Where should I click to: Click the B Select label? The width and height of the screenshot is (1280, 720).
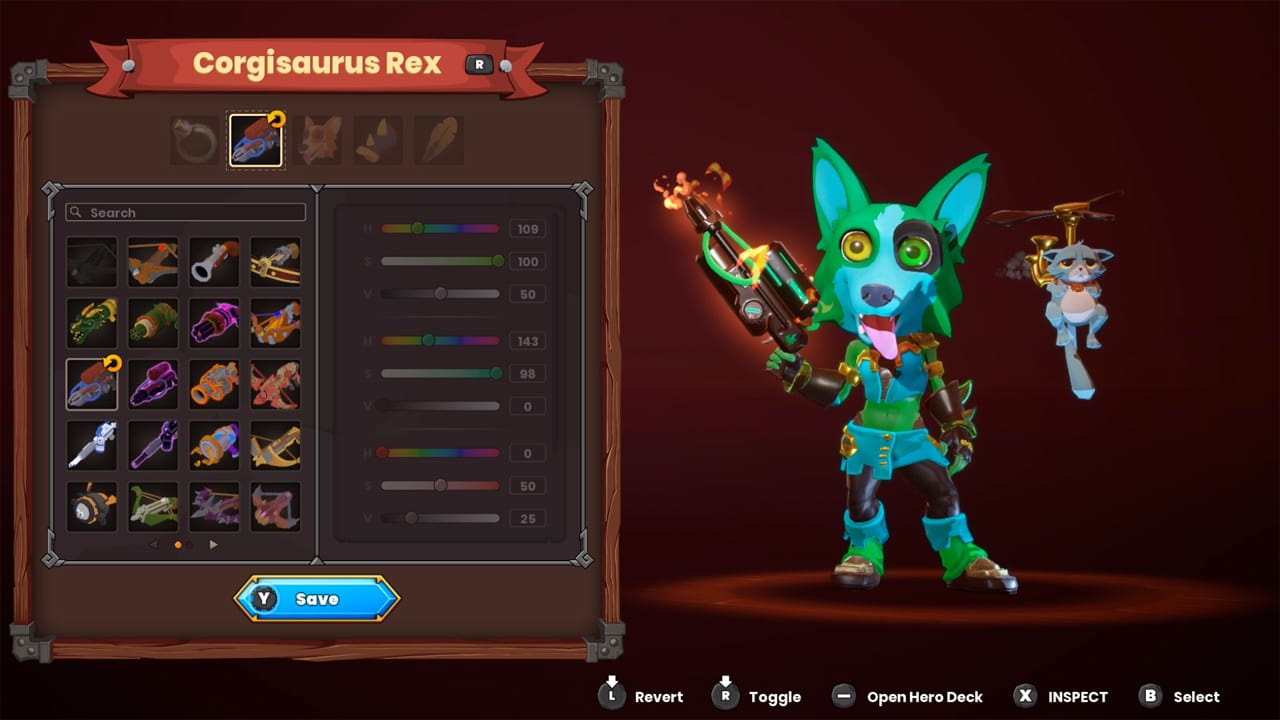pyautogui.click(x=1194, y=697)
